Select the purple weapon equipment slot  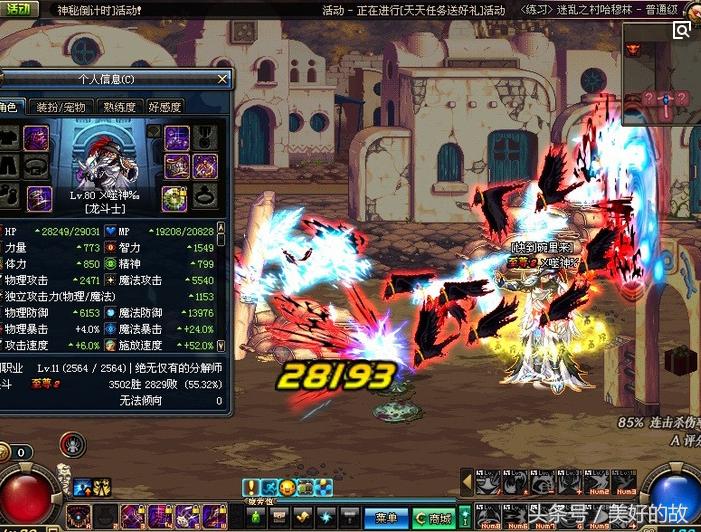[36, 138]
